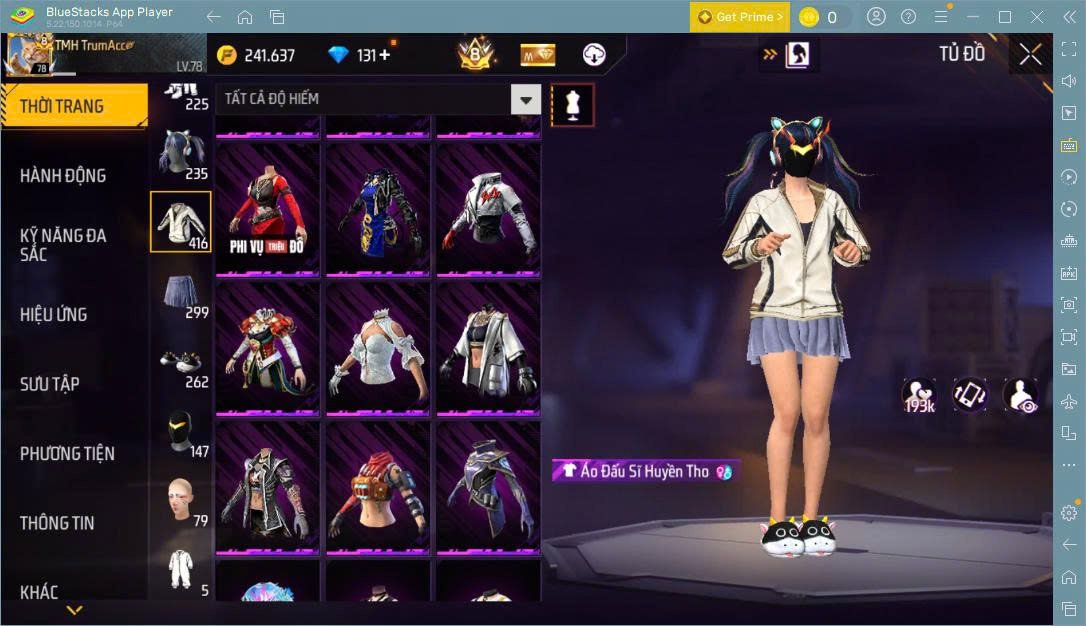The height and width of the screenshot is (626, 1086).
Task: Add diamonds with the plus button
Action: [385, 55]
